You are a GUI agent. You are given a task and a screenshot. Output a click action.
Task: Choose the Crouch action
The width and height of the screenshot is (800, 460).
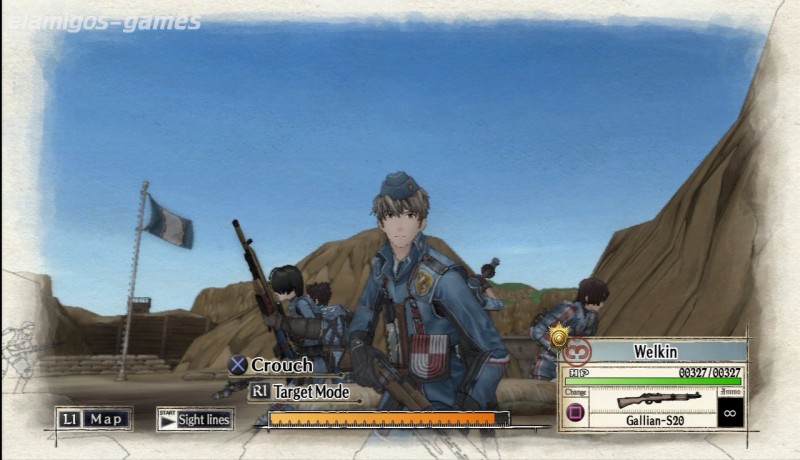270,366
